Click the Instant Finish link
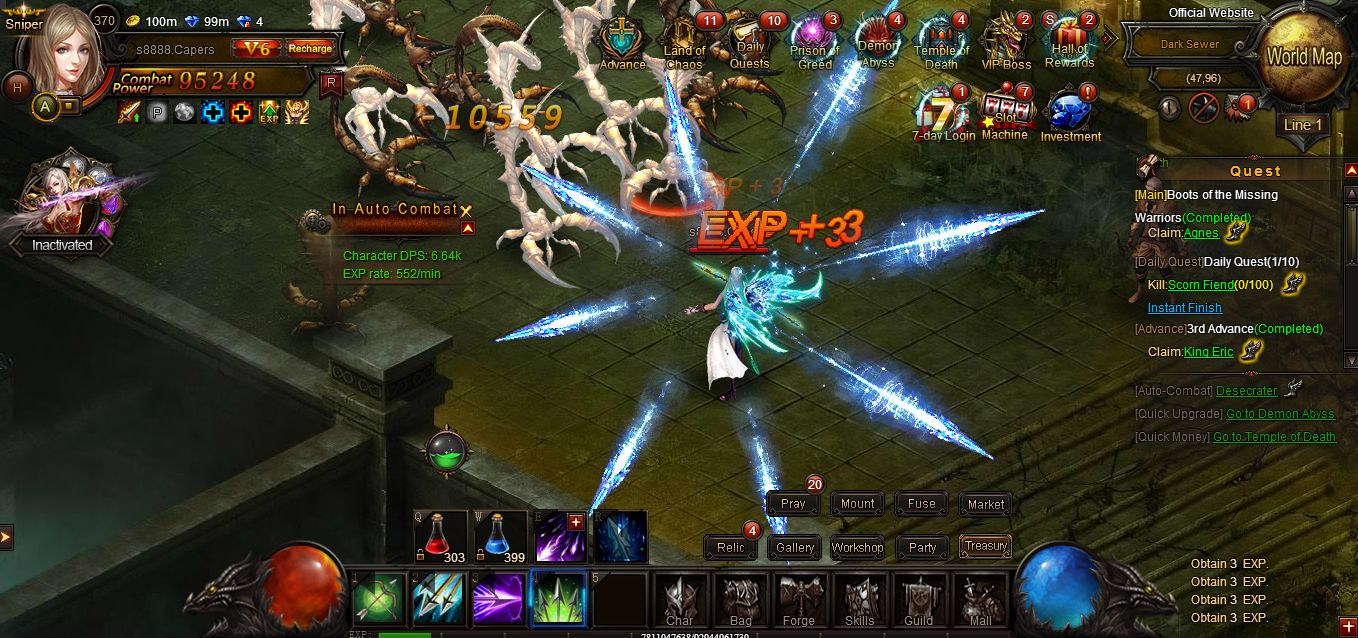 [x=1184, y=308]
